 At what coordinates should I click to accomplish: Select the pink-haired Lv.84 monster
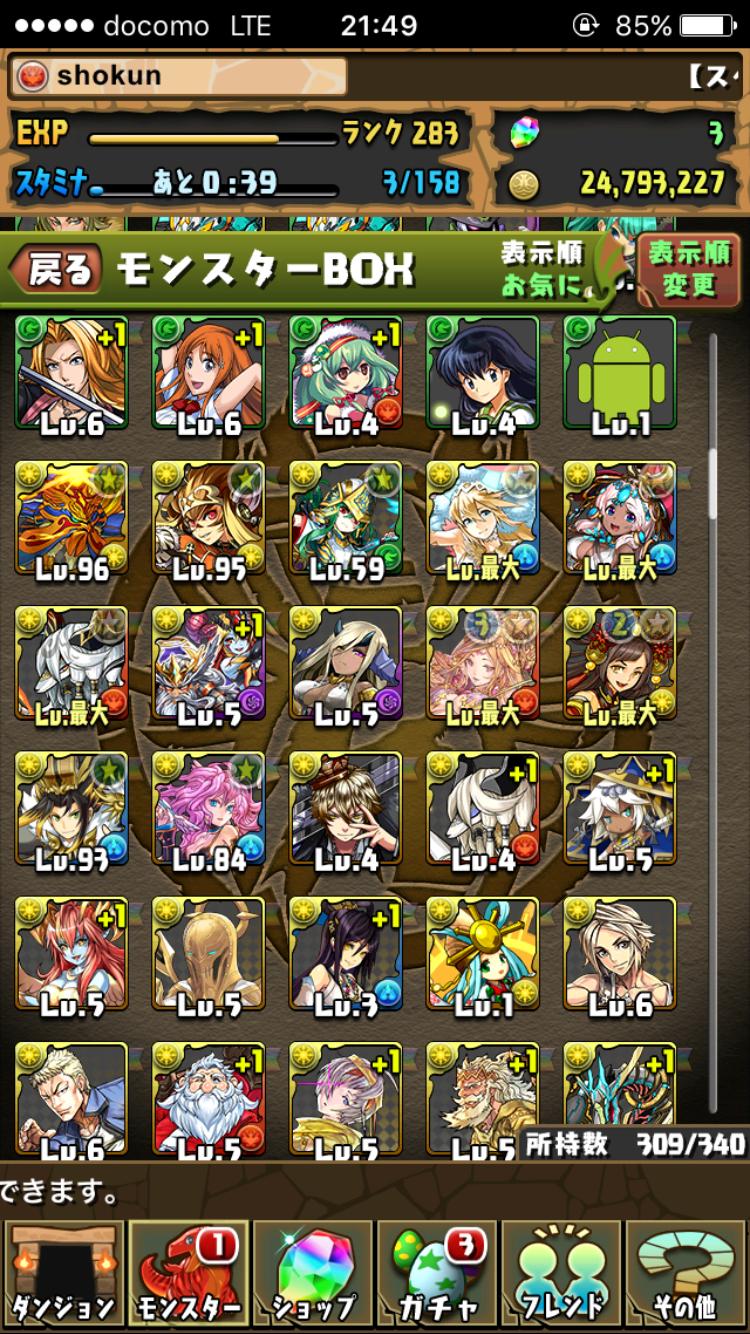208,809
